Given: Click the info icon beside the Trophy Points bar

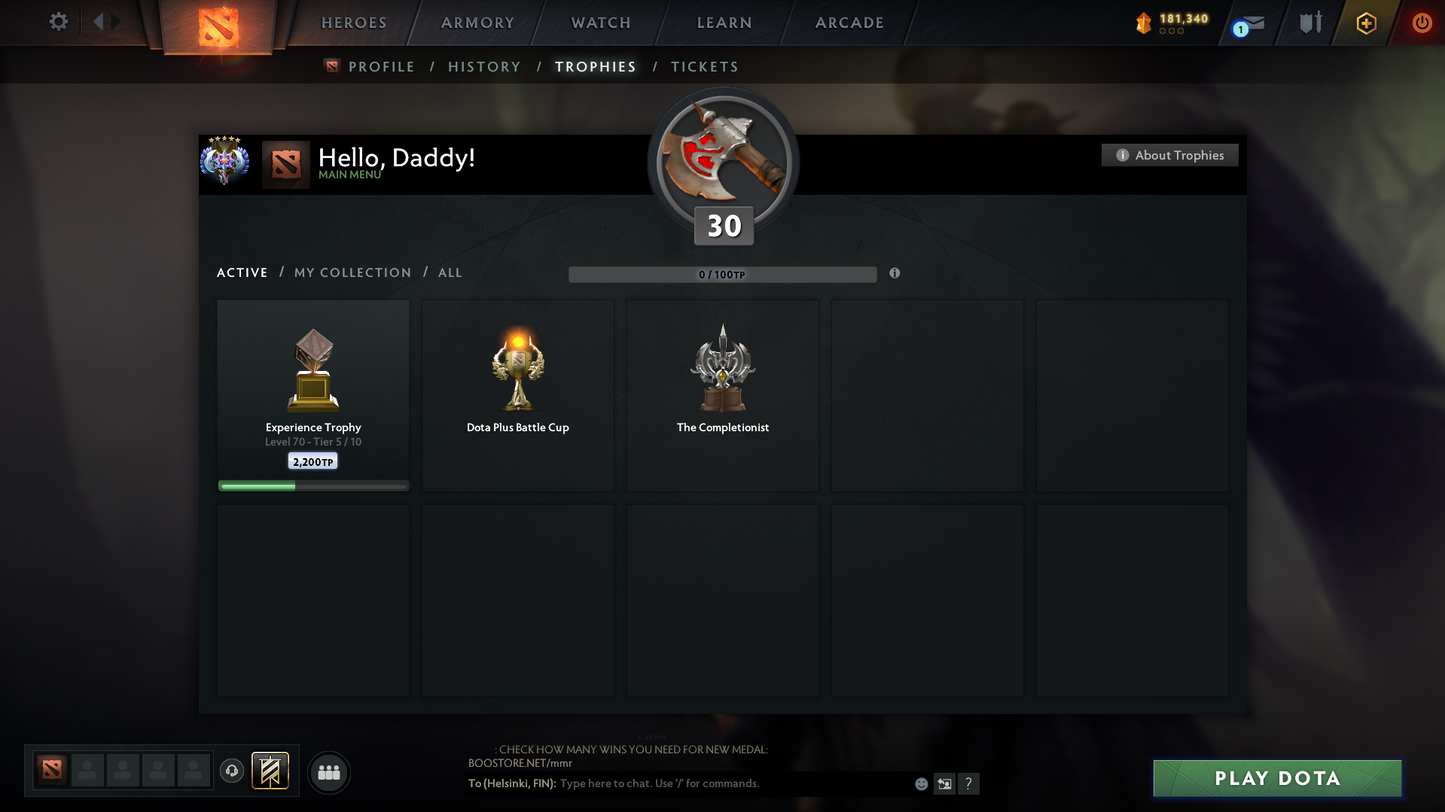Looking at the screenshot, I should pos(894,272).
